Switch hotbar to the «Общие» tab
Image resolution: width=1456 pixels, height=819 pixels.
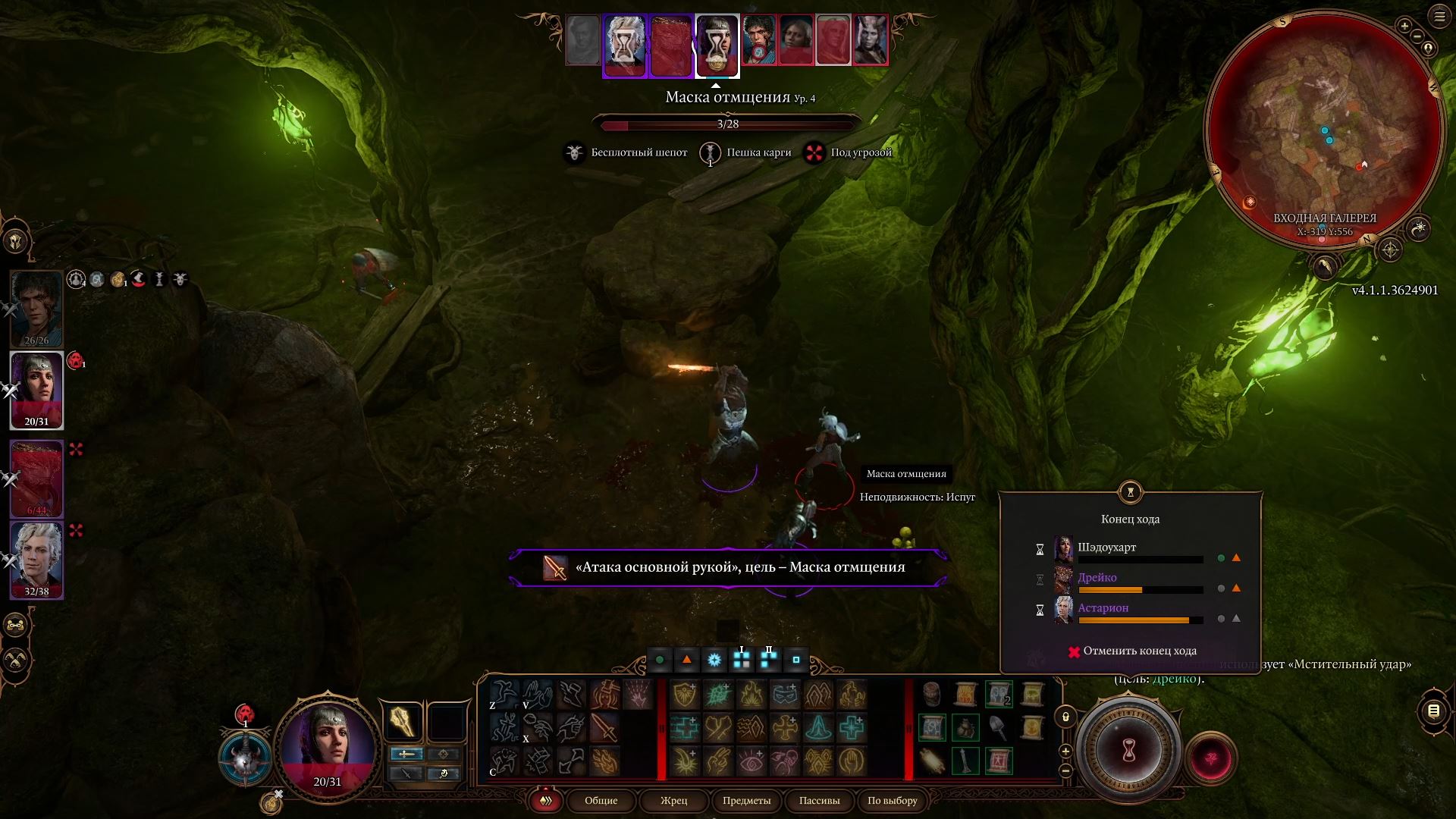pyautogui.click(x=601, y=801)
